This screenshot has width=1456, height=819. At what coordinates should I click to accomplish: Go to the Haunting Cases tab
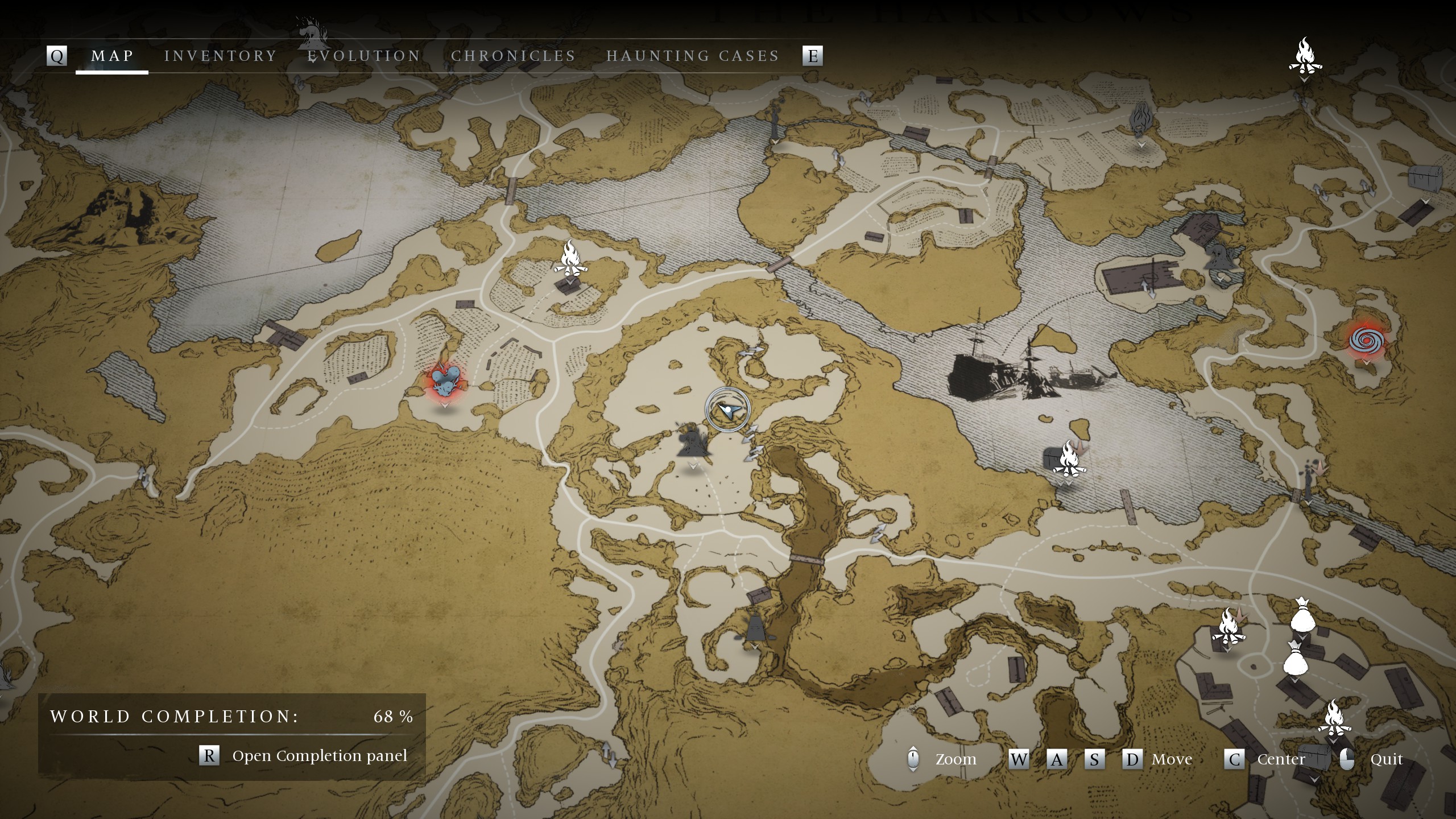693,56
